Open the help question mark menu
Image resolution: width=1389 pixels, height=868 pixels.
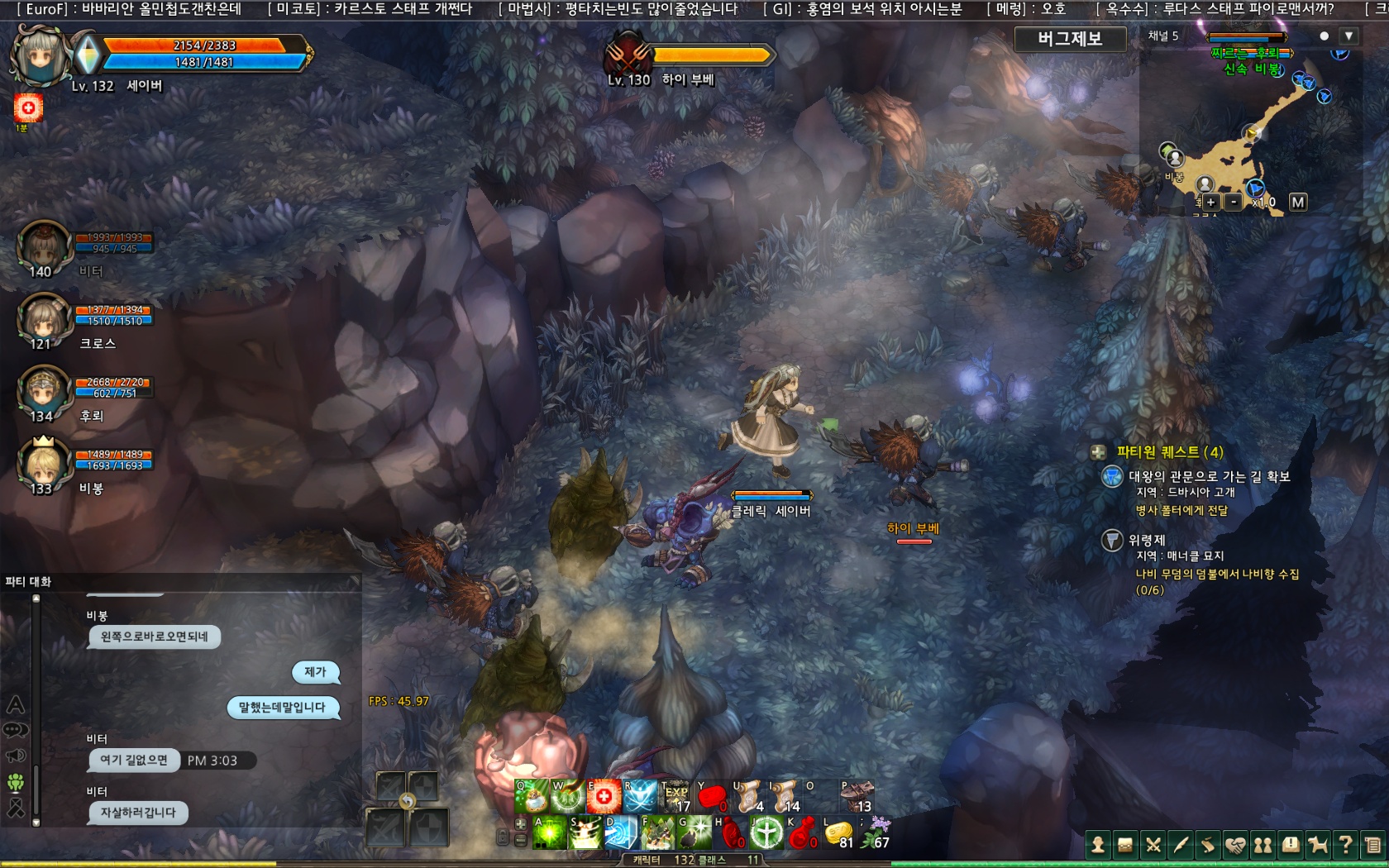(x=1345, y=845)
